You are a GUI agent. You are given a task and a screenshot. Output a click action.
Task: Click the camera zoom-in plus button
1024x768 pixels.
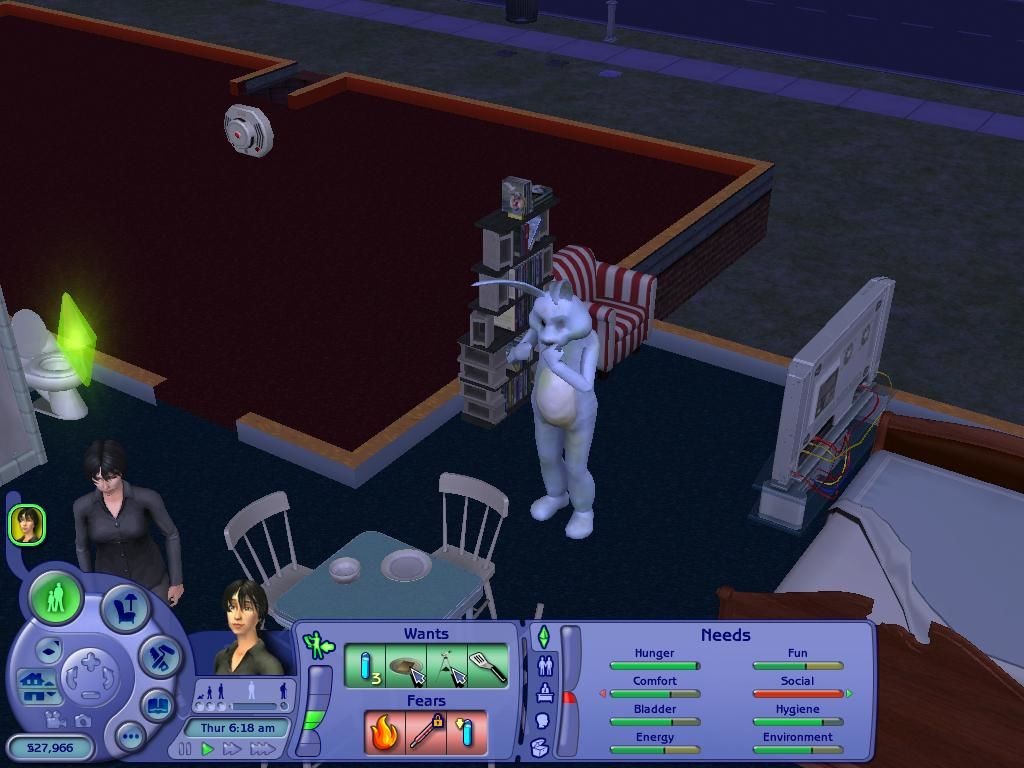(x=90, y=661)
